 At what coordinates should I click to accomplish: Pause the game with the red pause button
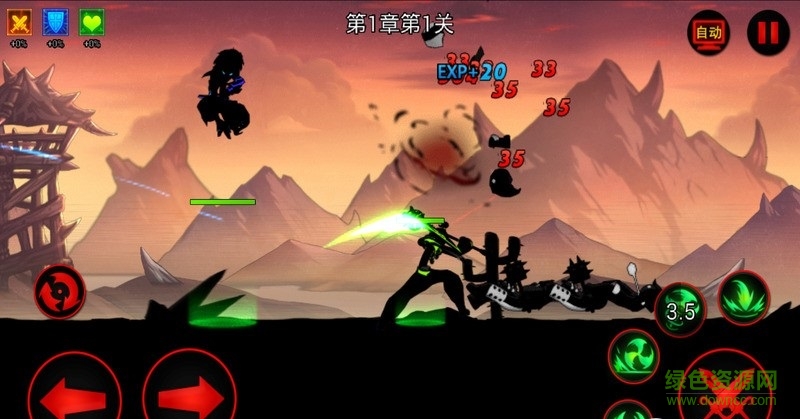pyautogui.click(x=767, y=32)
